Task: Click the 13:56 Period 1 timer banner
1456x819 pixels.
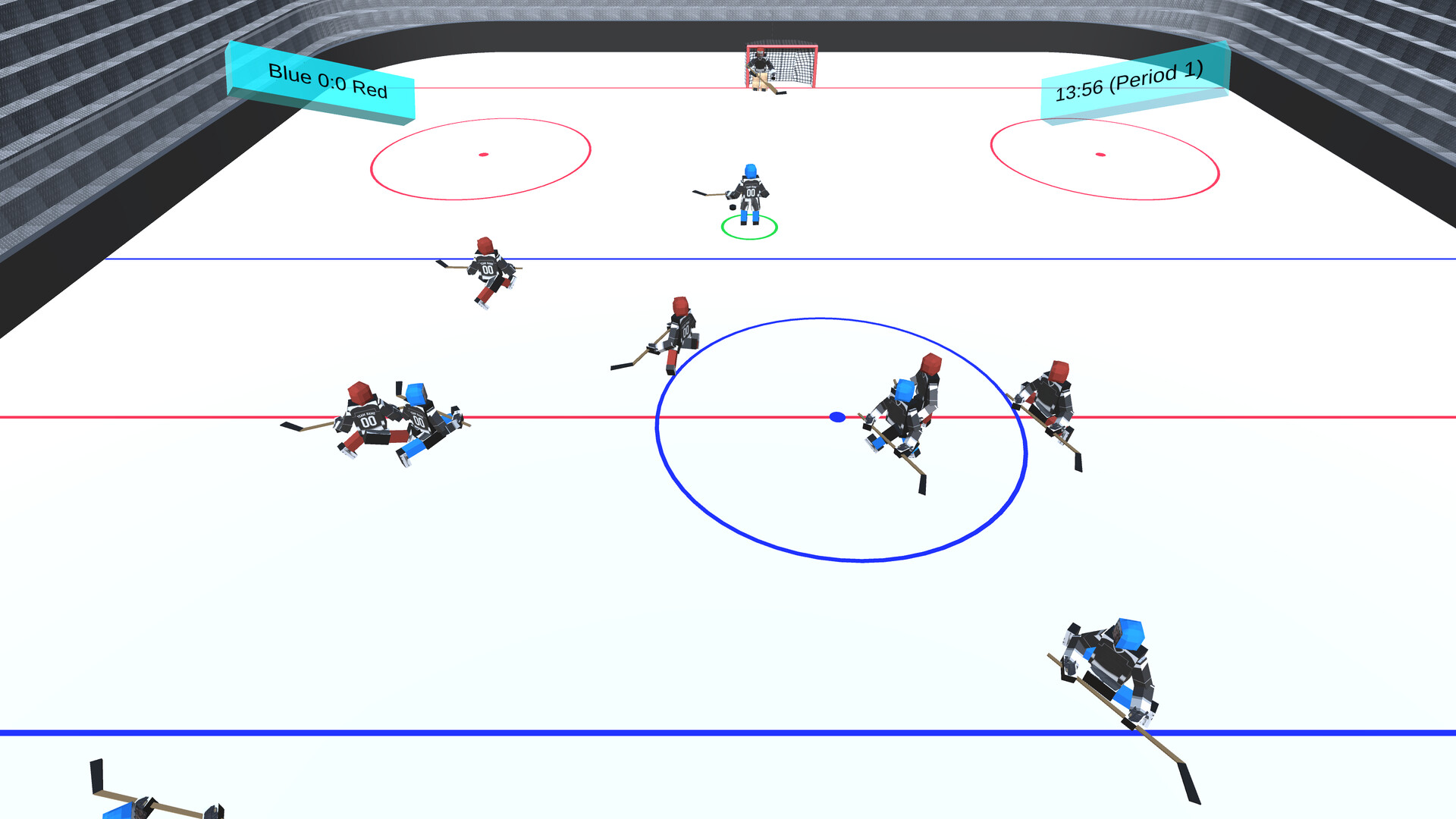Action: (x=1130, y=87)
